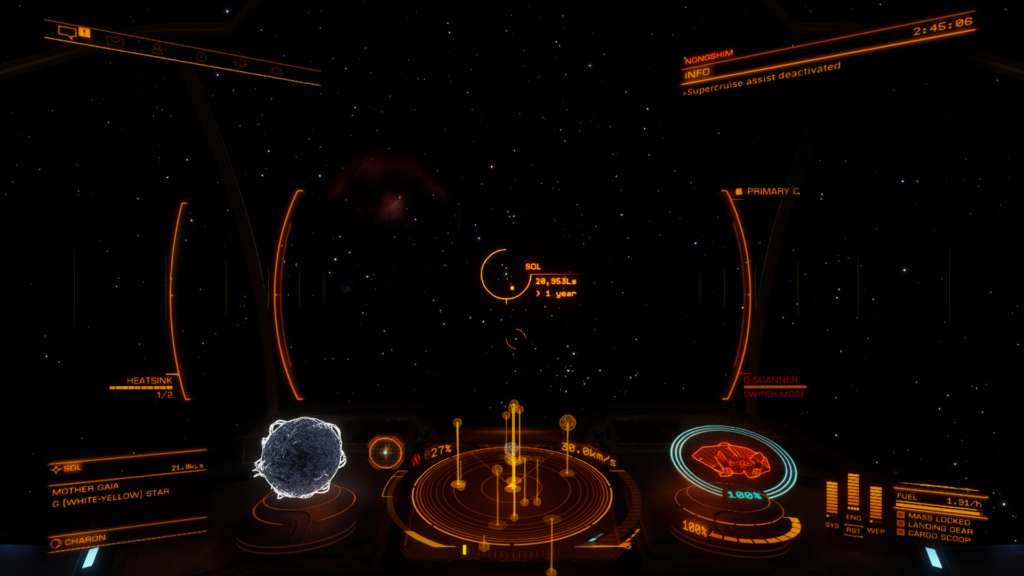Toggle the Cargo Scoop indicator

tap(936, 539)
